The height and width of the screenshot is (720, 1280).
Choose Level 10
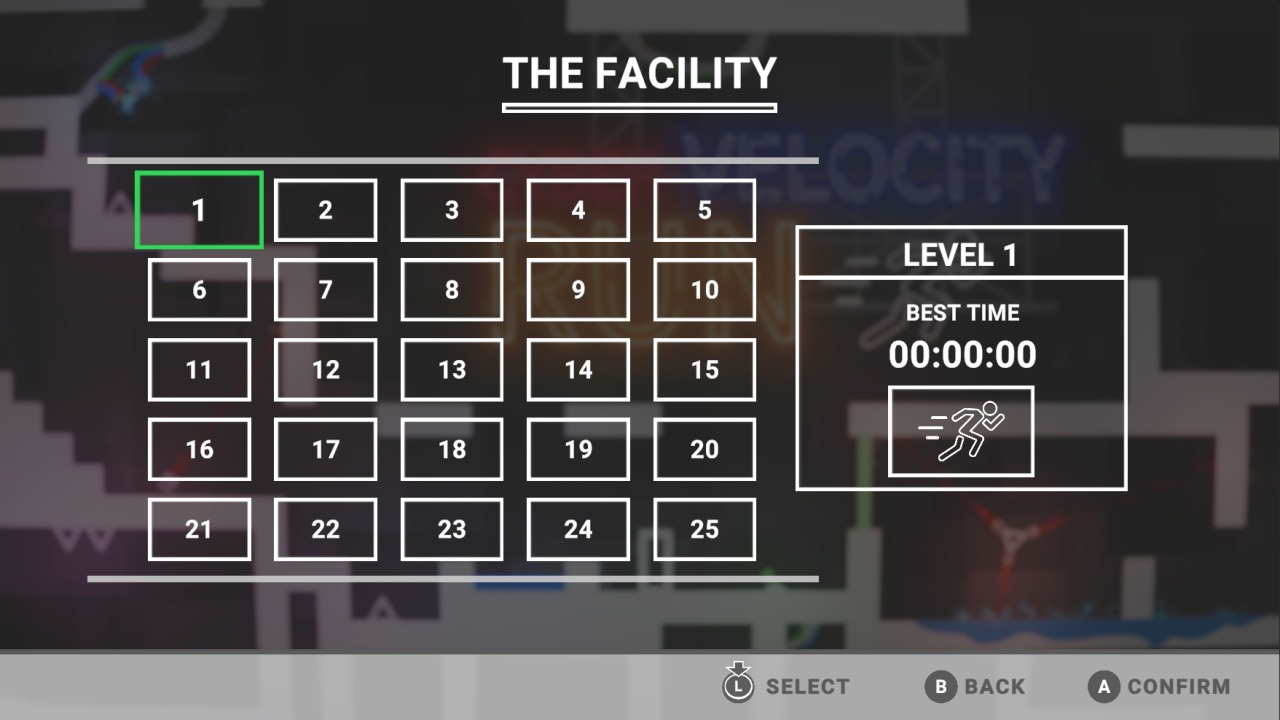click(704, 289)
